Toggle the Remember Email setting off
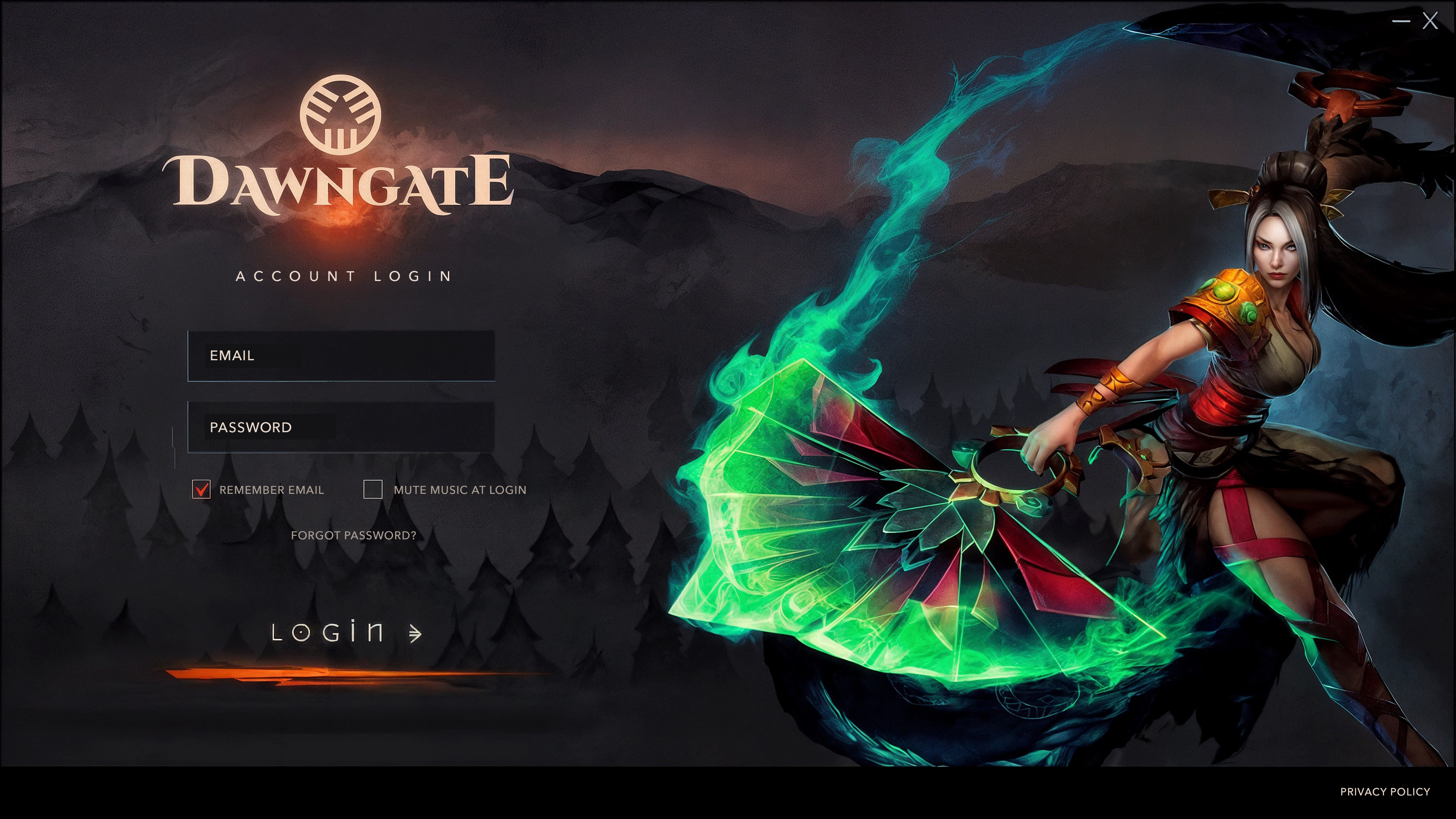Screen dimensions: 1456x819 (202, 490)
